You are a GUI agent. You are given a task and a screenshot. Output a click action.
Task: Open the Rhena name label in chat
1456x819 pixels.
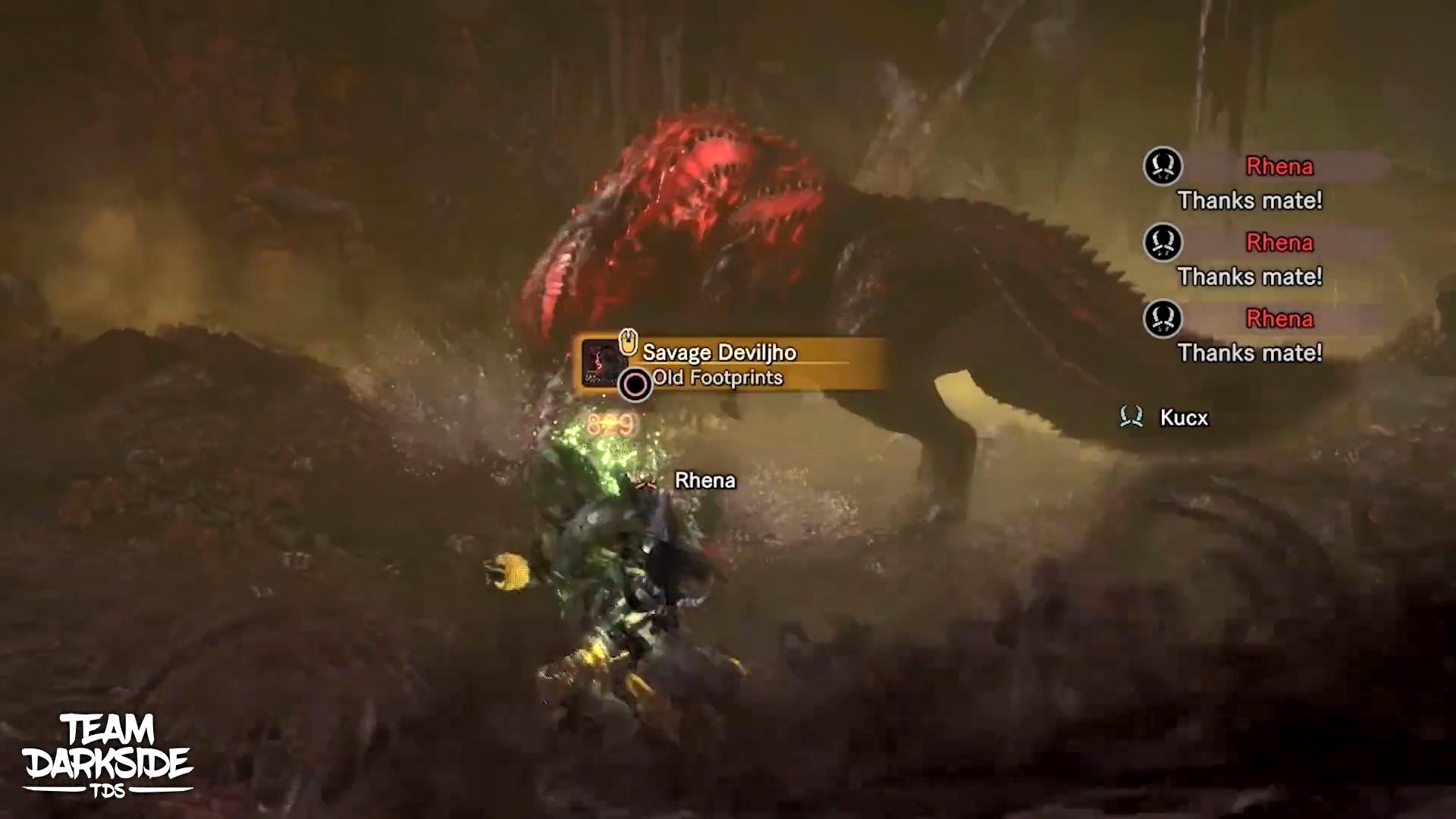point(1279,167)
